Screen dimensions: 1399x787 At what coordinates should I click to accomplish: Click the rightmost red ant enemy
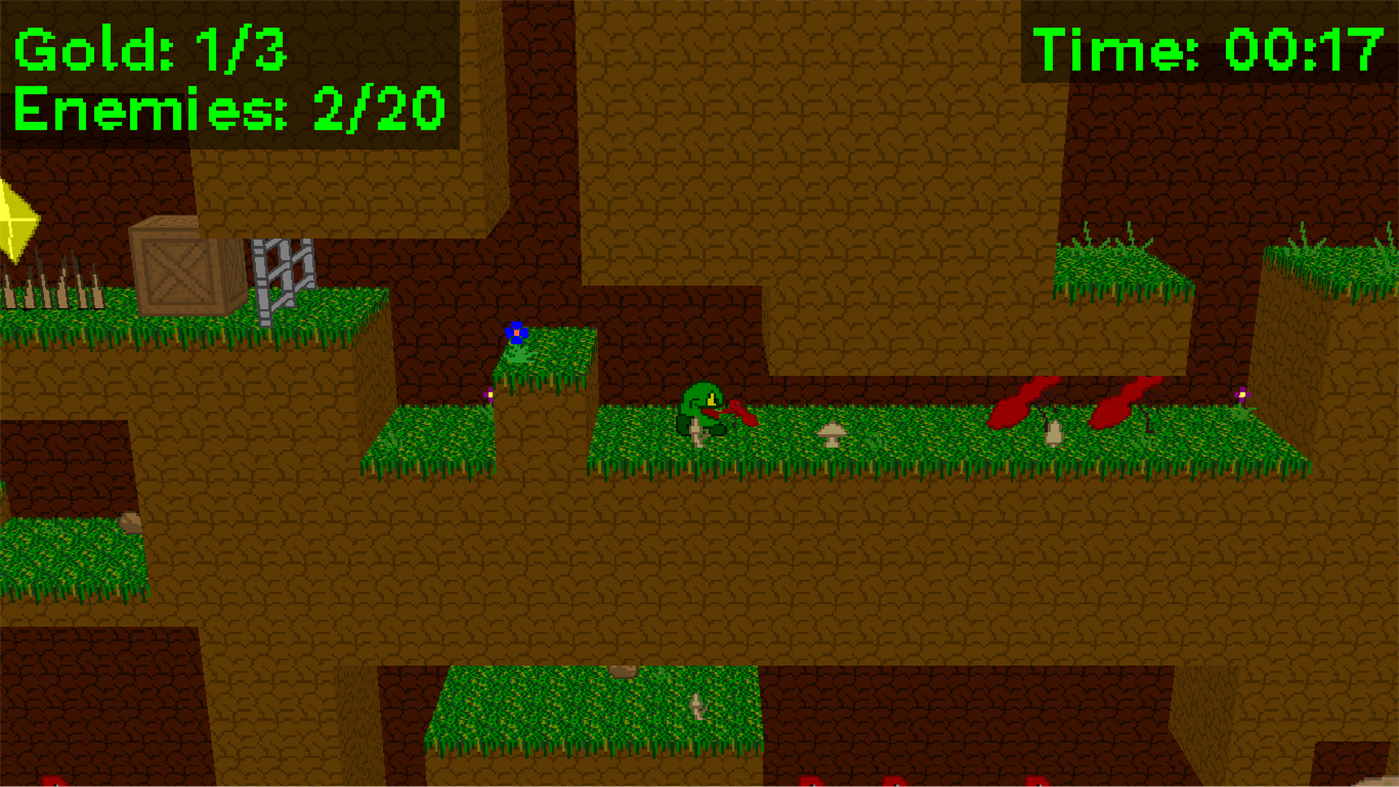pos(1120,400)
